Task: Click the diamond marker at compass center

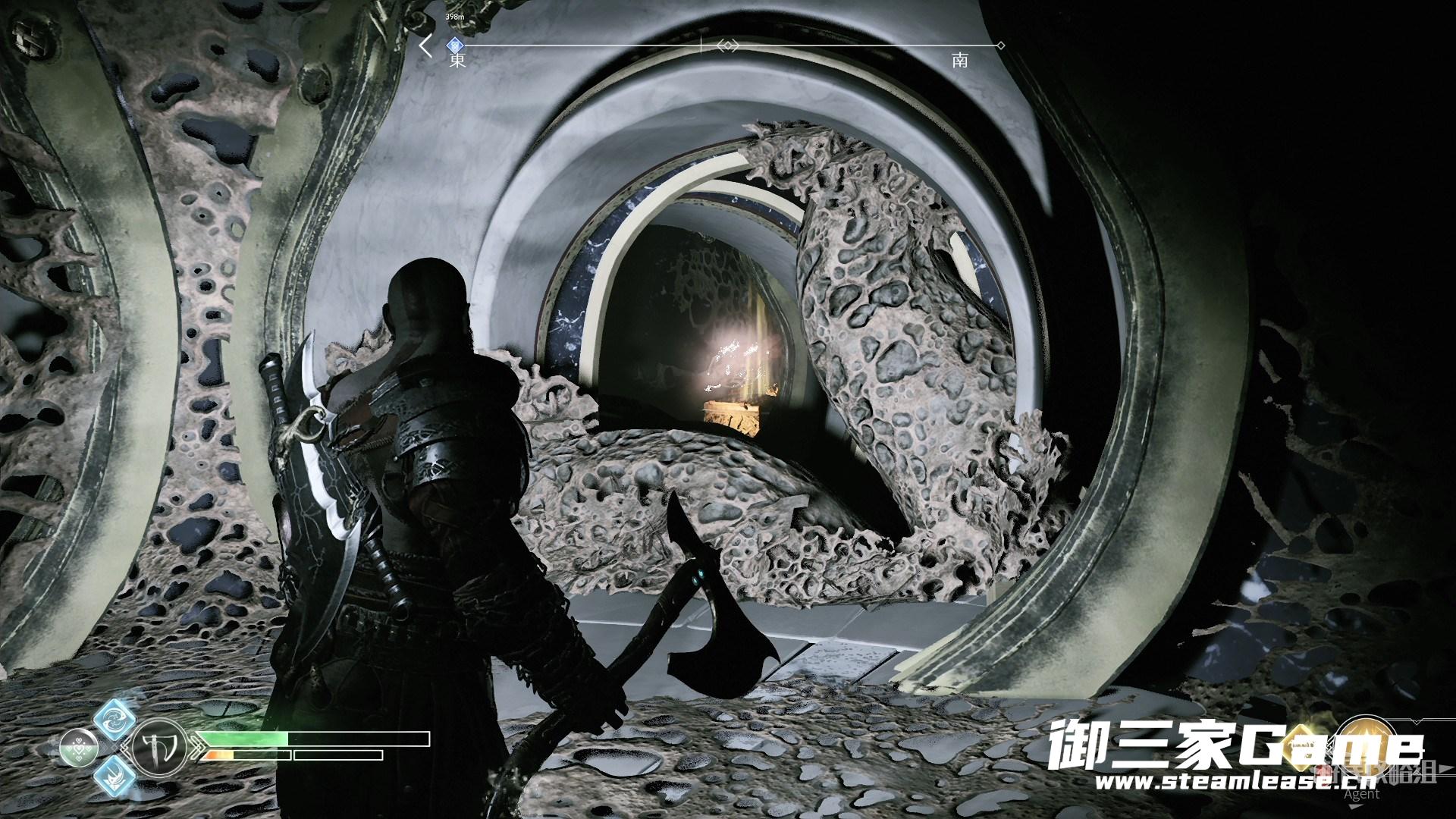Action: click(728, 46)
